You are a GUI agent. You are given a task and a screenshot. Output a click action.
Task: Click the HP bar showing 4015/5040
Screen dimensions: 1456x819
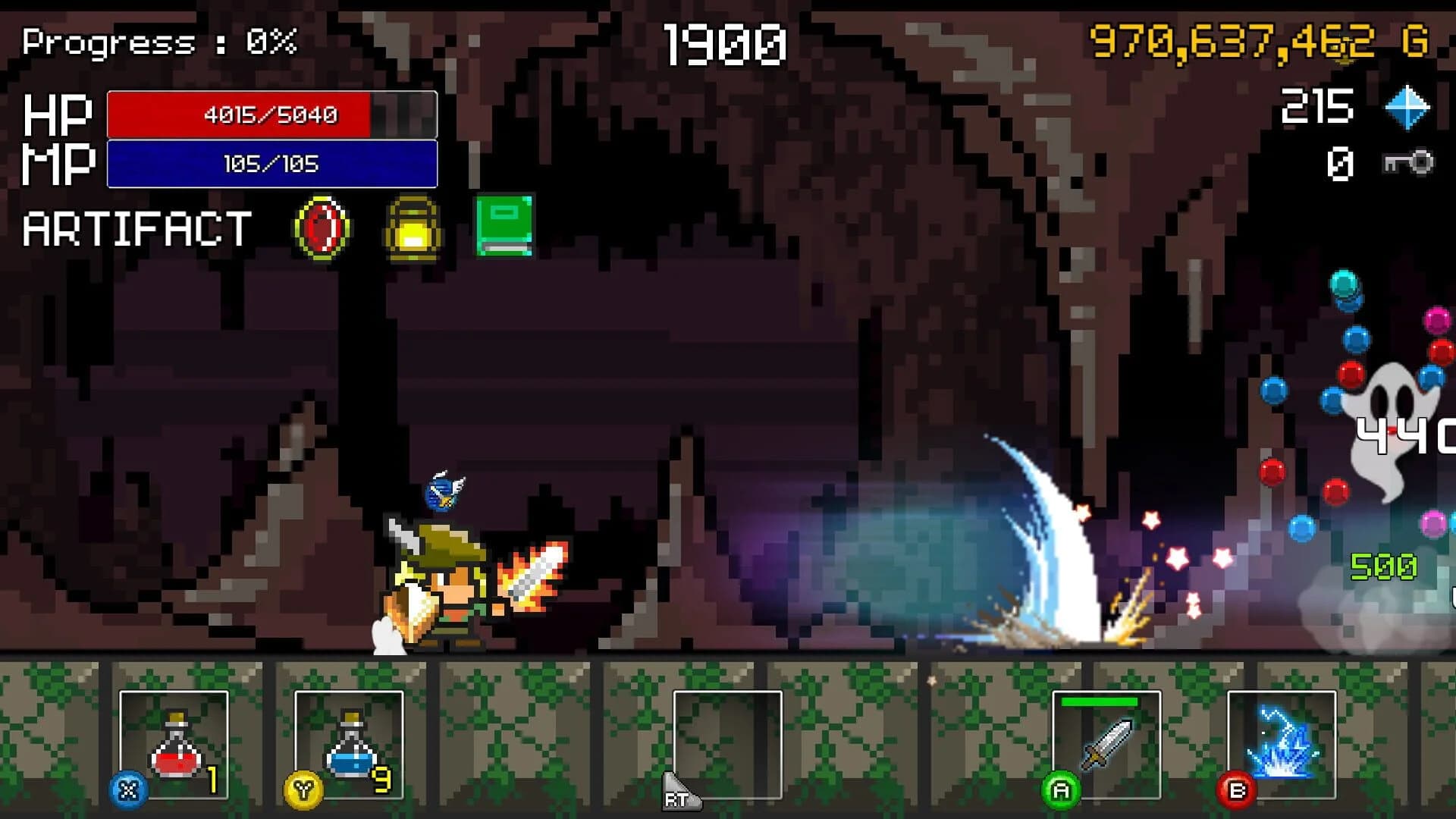[x=271, y=115]
